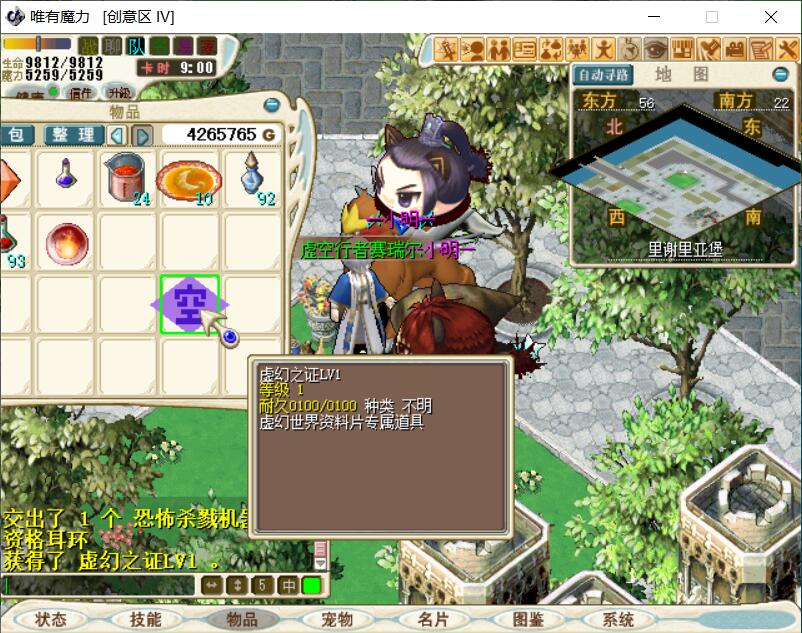The height and width of the screenshot is (633, 802).
Task: Click the 整理 sort inventory button
Action: pyautogui.click(x=73, y=135)
